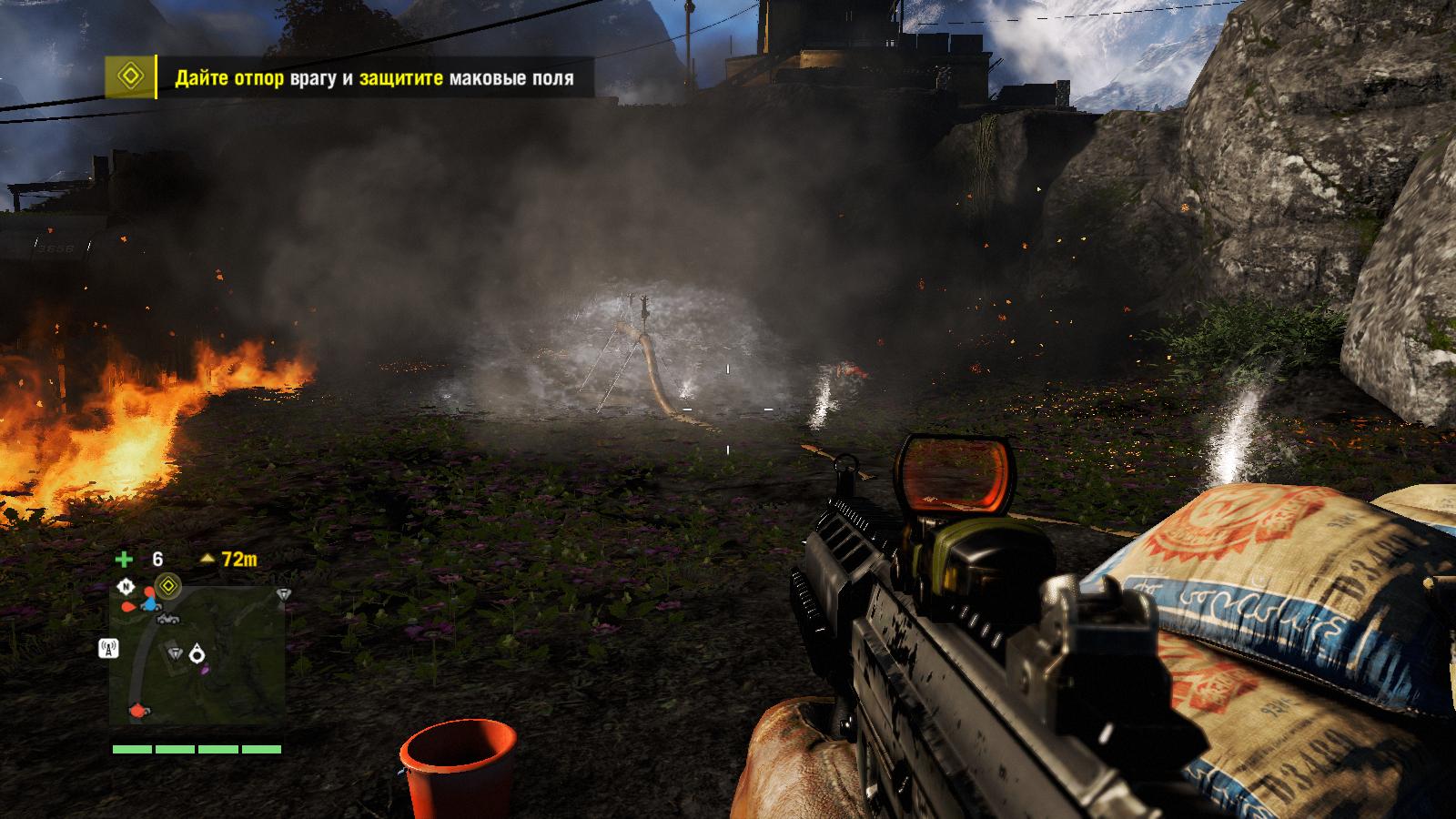
Task: Click the green healing syringe cross icon
Action: click(x=124, y=560)
